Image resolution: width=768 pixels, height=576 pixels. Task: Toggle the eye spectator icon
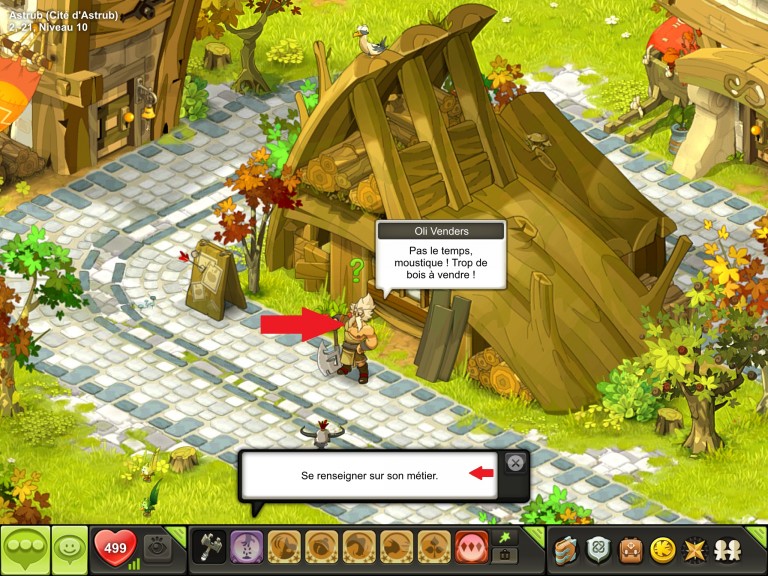point(157,547)
